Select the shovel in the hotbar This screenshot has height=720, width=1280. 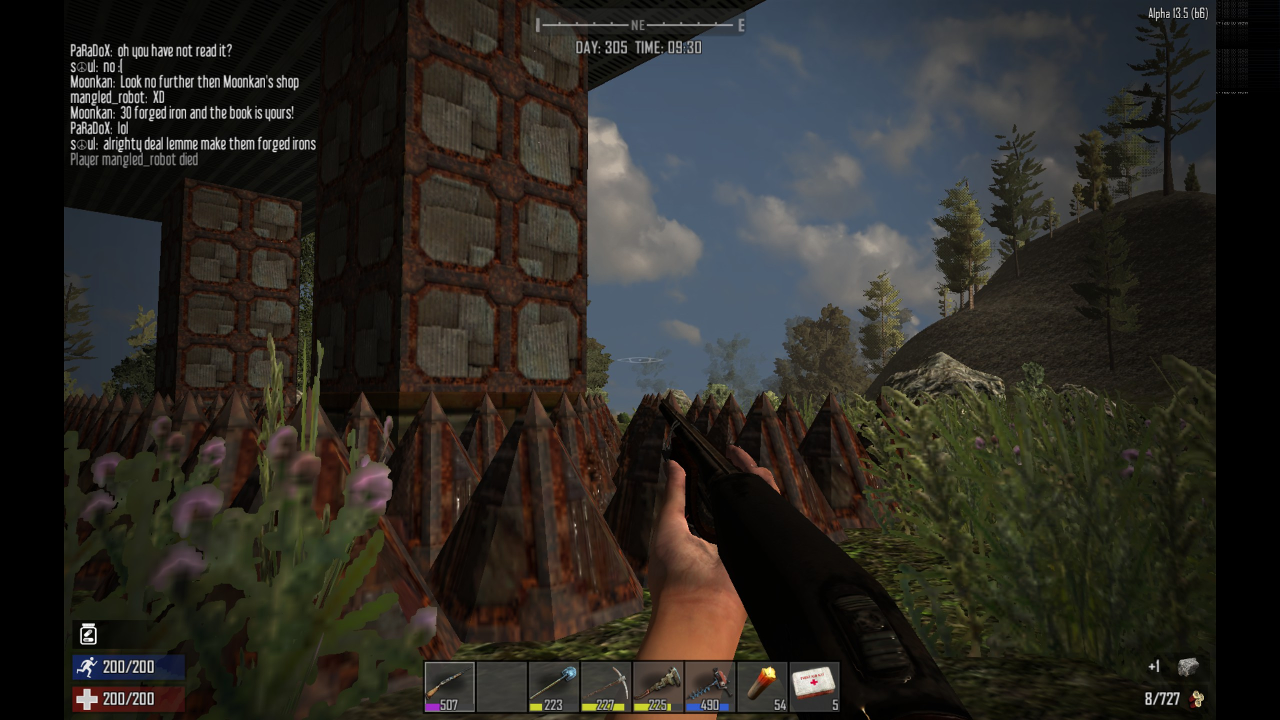(x=553, y=686)
